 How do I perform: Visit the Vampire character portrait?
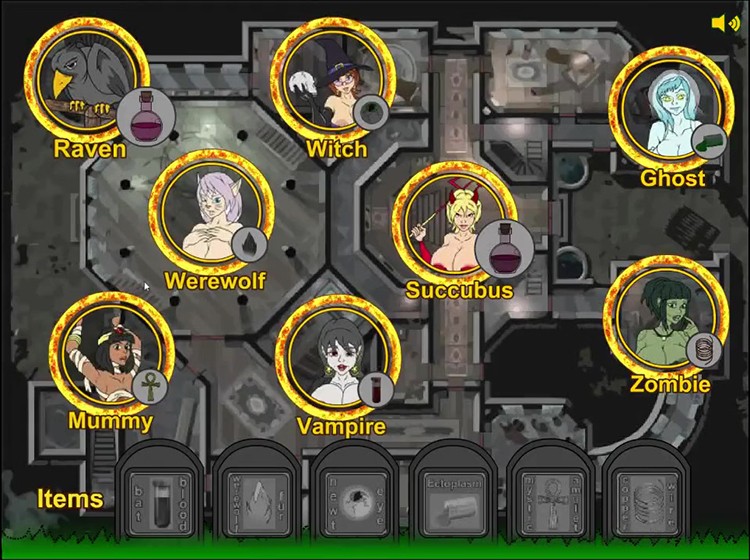[x=336, y=359]
